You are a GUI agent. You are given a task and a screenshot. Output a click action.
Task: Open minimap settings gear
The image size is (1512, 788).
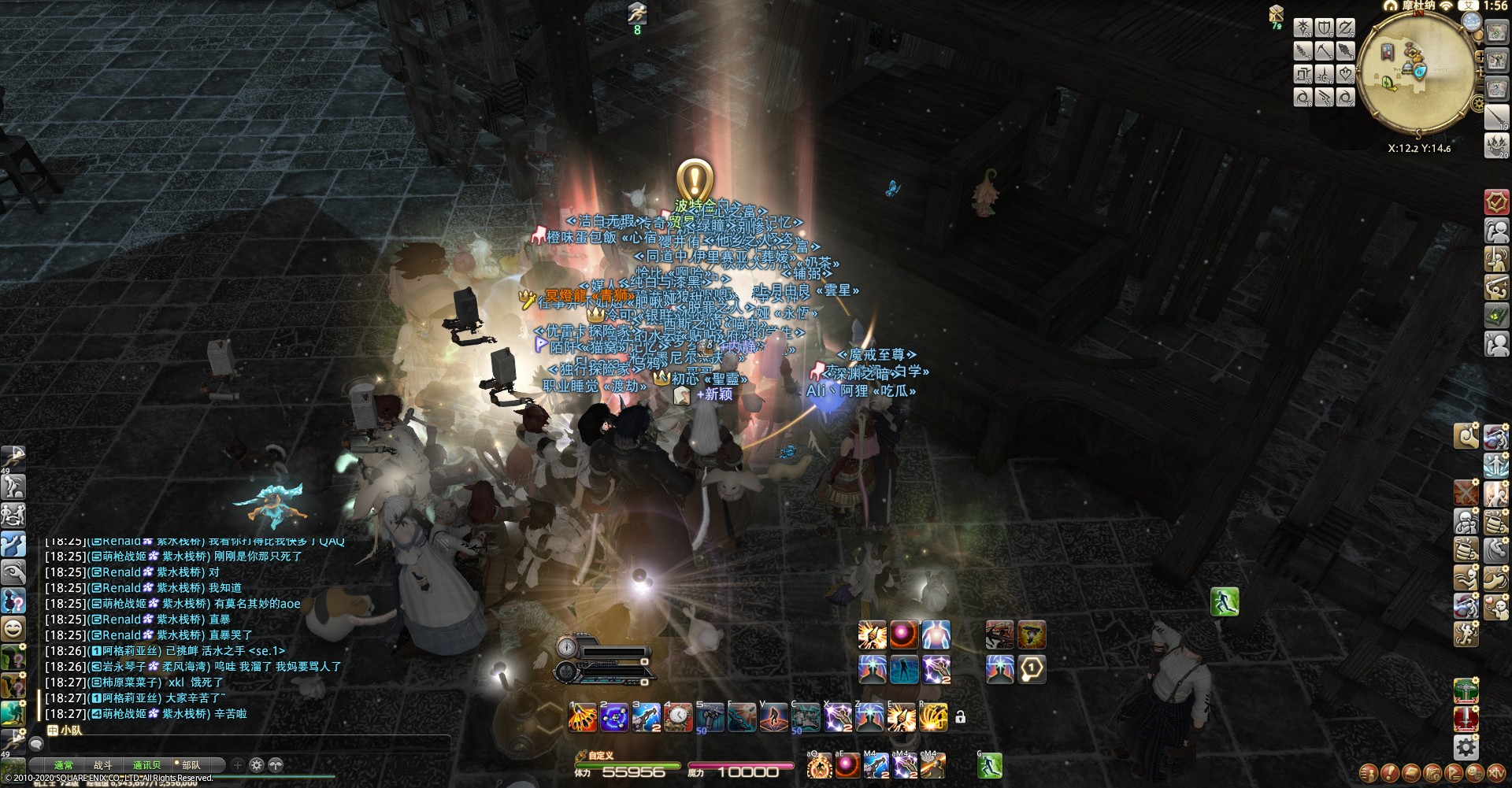tap(1478, 103)
